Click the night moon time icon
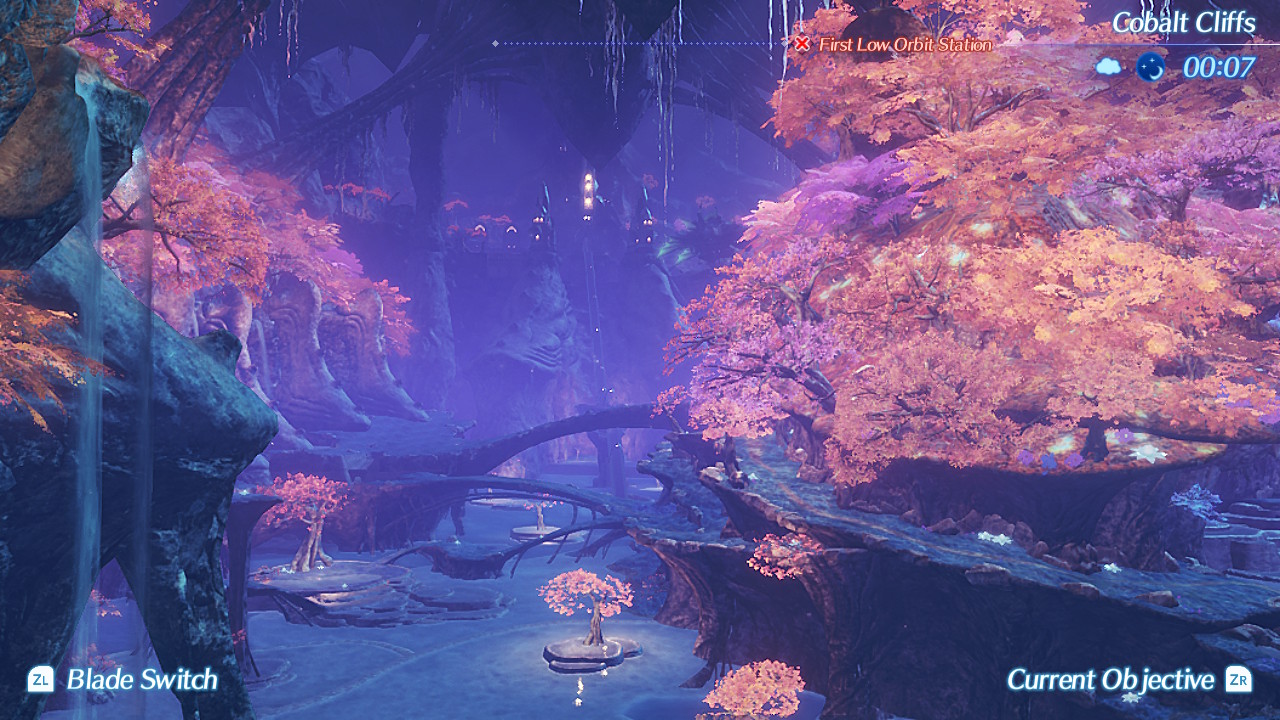 (x=1150, y=67)
